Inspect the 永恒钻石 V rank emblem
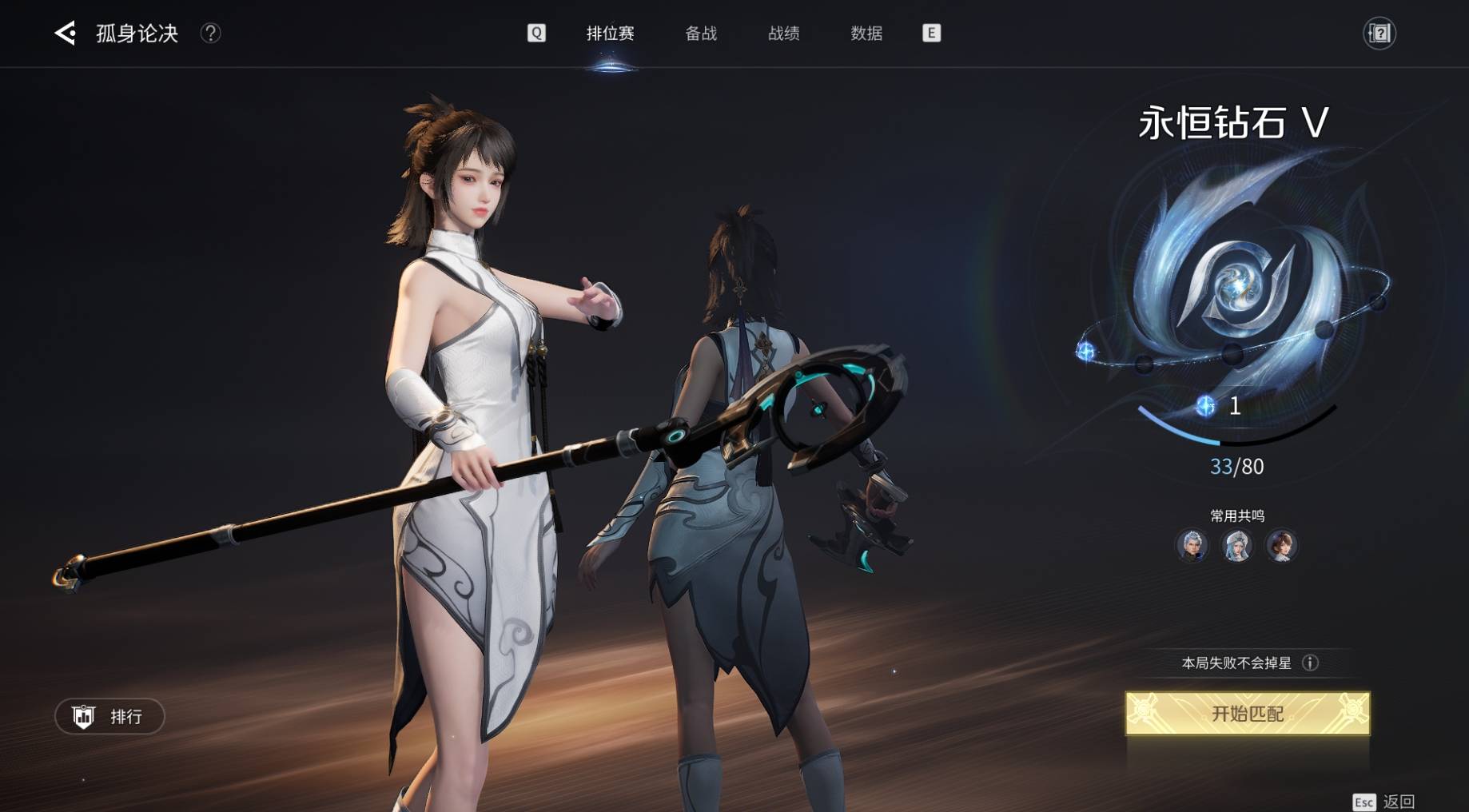 coord(1236,288)
